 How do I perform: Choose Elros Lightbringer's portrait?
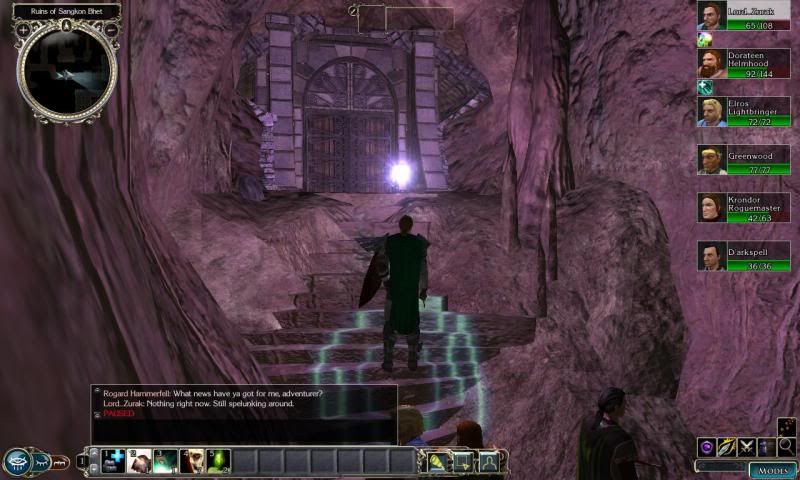[712, 112]
